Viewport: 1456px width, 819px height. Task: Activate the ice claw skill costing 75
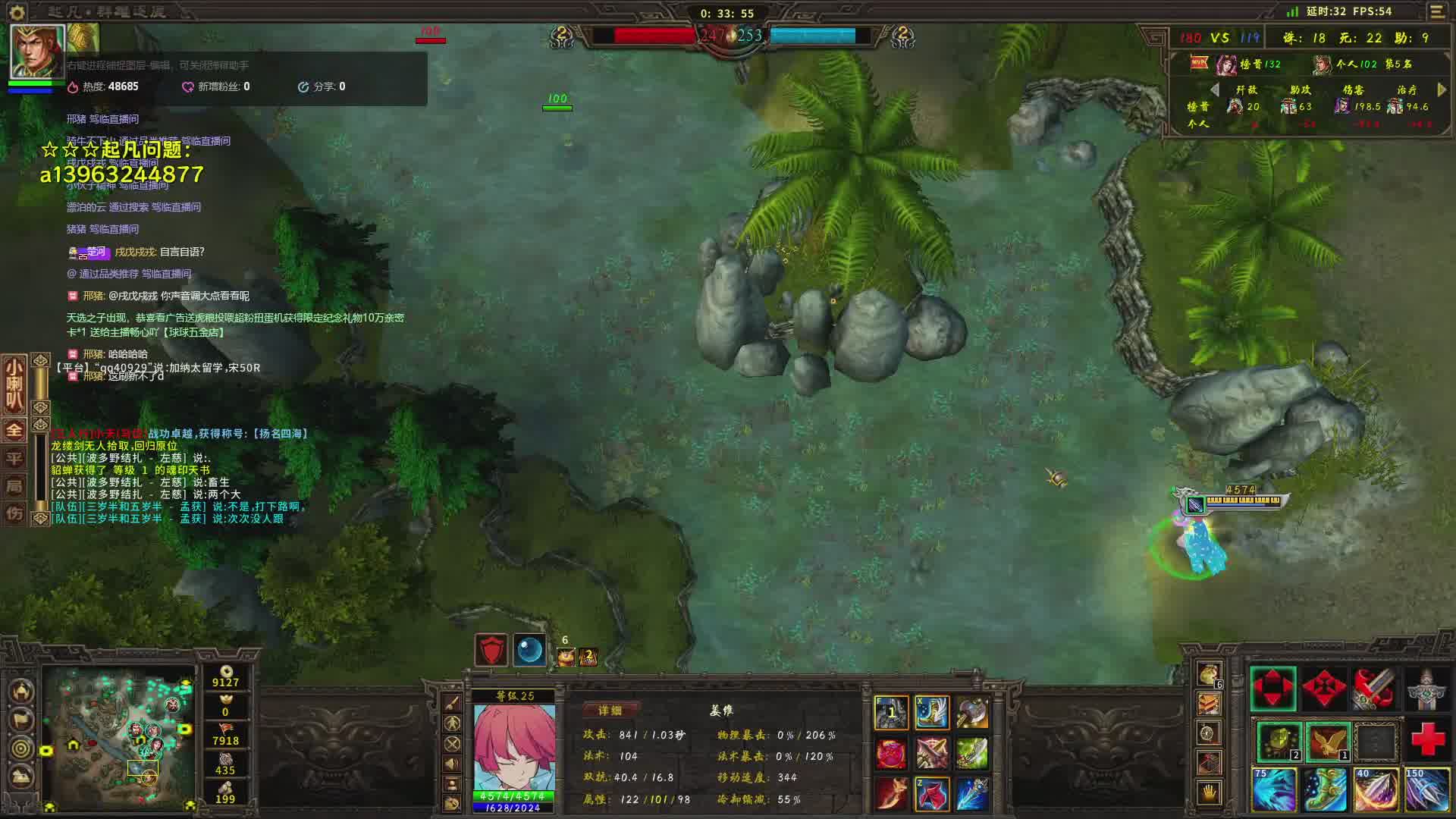coord(1274,789)
